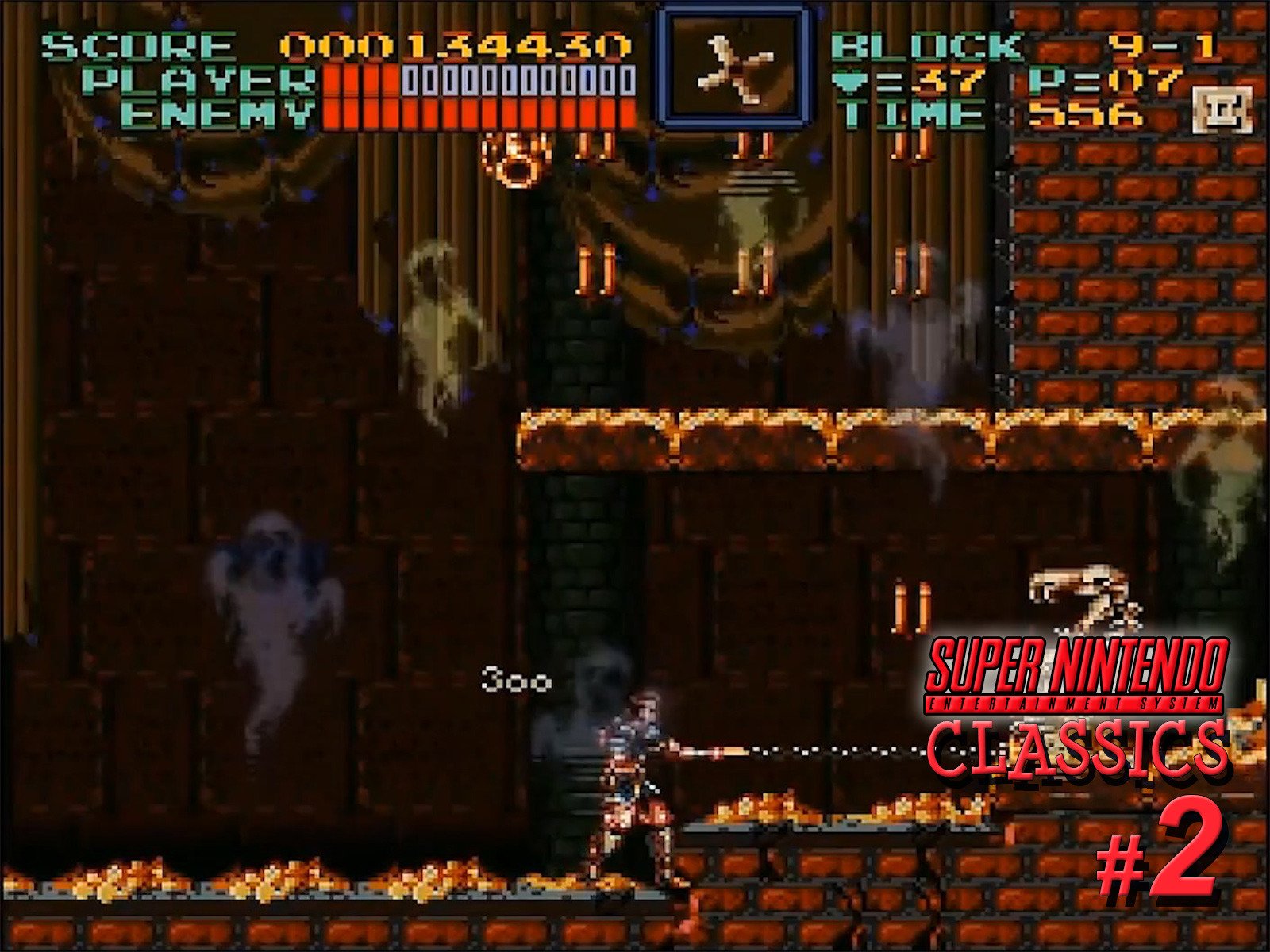Click the red segment of the player health gauge
The width and height of the screenshot is (1270, 952).
pyautogui.click(x=357, y=82)
